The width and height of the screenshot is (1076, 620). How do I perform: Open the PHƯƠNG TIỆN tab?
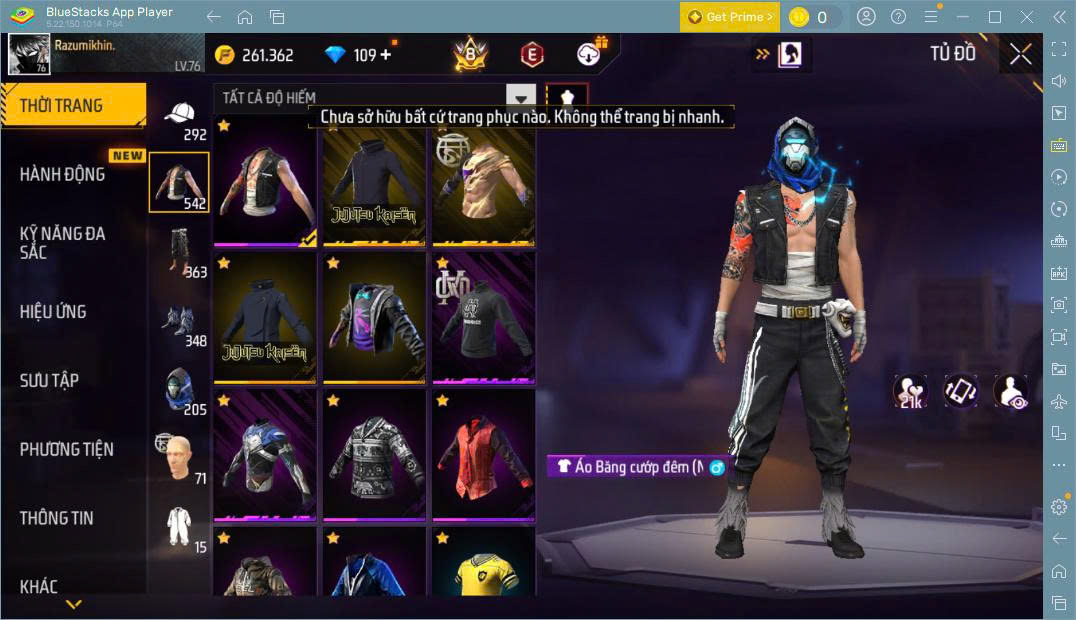pyautogui.click(x=66, y=449)
